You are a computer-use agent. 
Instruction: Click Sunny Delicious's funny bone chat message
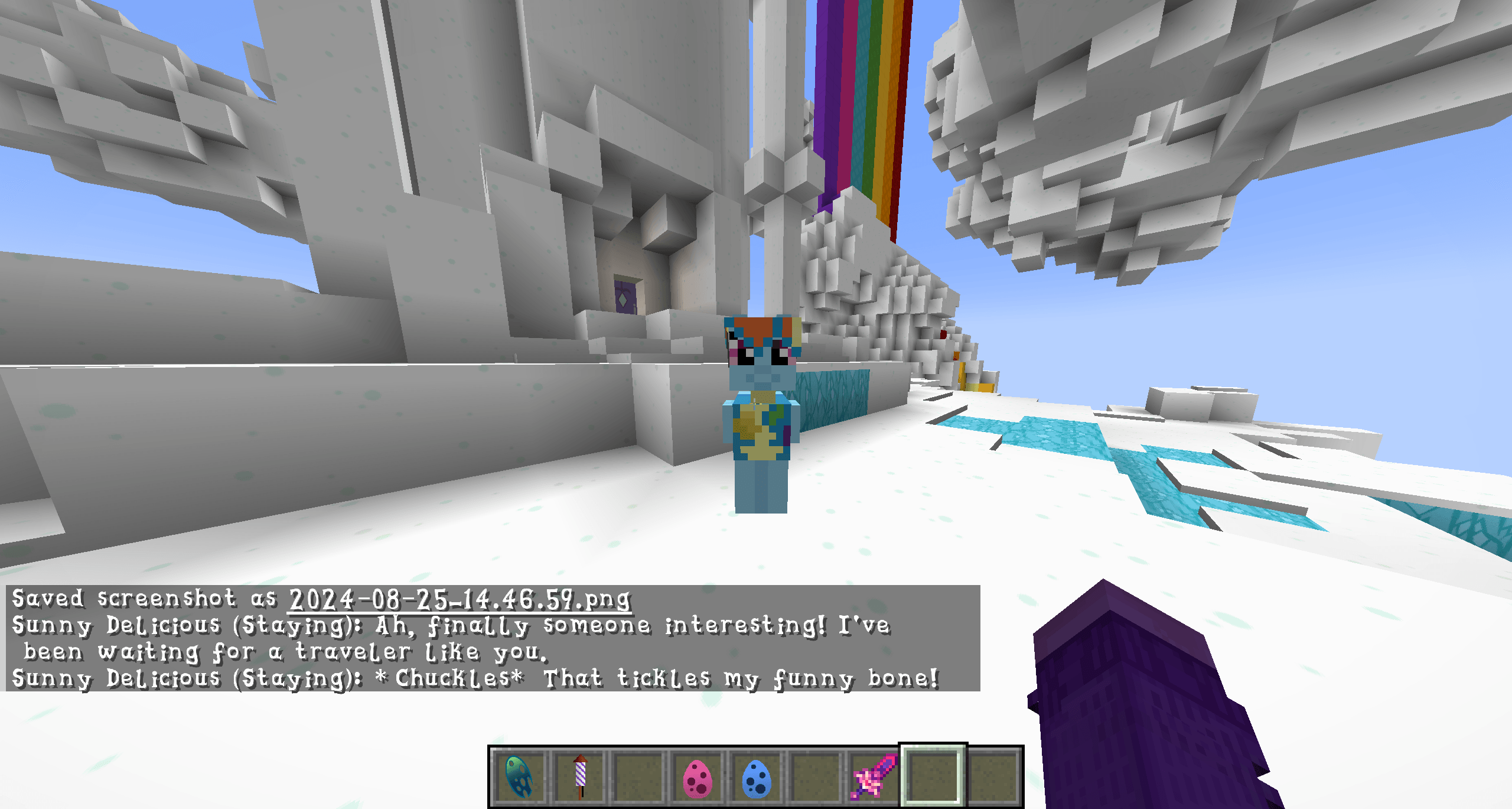tap(472, 678)
